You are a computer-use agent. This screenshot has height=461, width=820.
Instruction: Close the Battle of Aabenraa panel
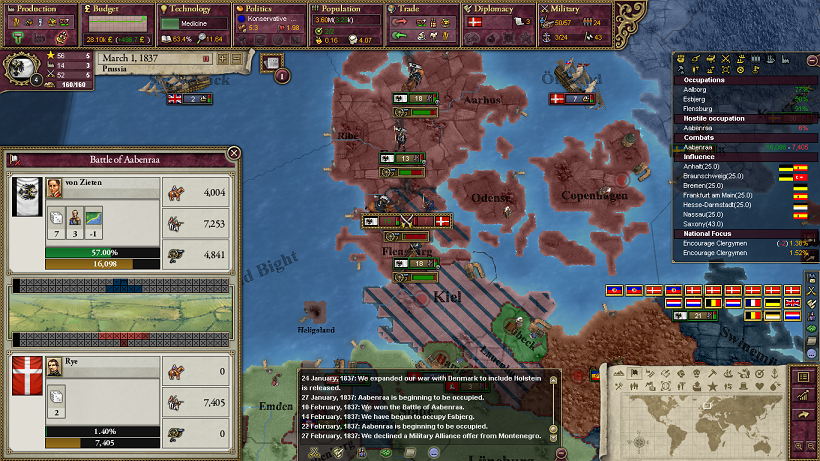234,153
